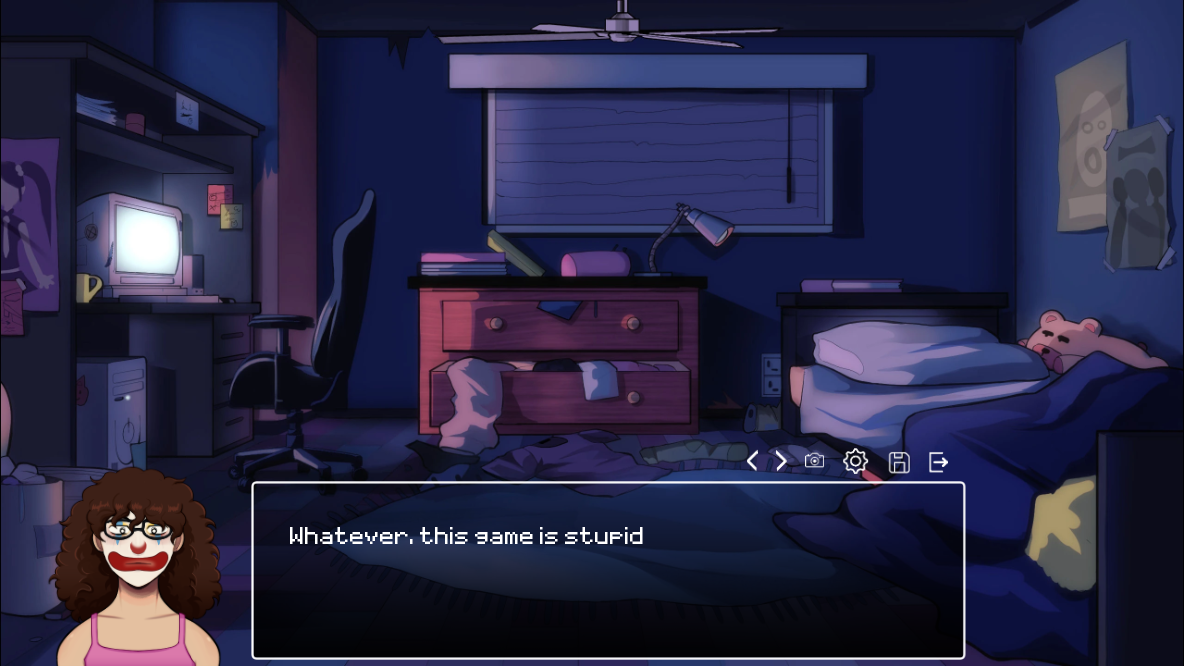Image resolution: width=1184 pixels, height=666 pixels.
Task: Save the game with the floppy disk icon
Action: click(x=899, y=462)
